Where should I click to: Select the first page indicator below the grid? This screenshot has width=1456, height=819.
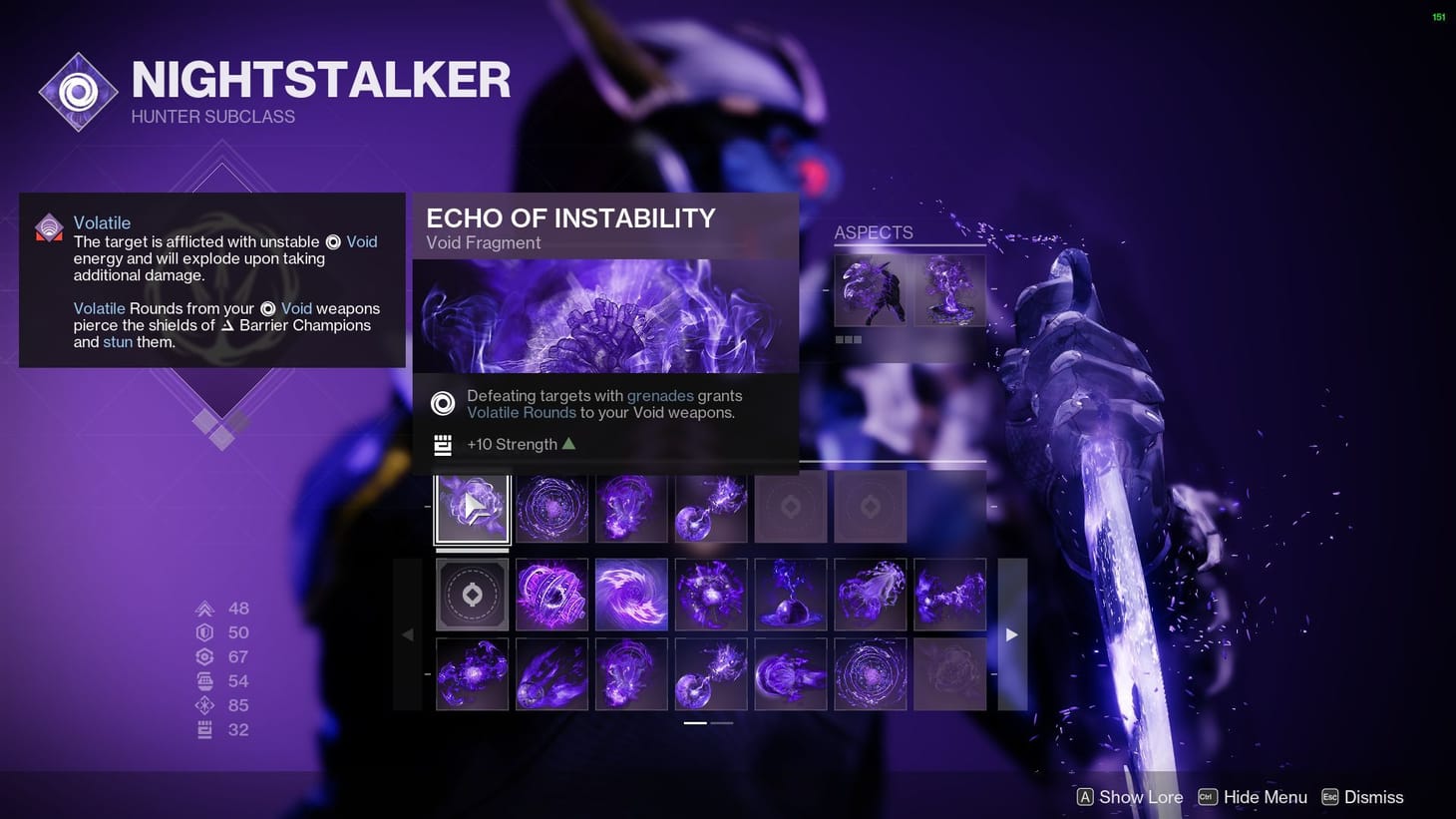695,721
